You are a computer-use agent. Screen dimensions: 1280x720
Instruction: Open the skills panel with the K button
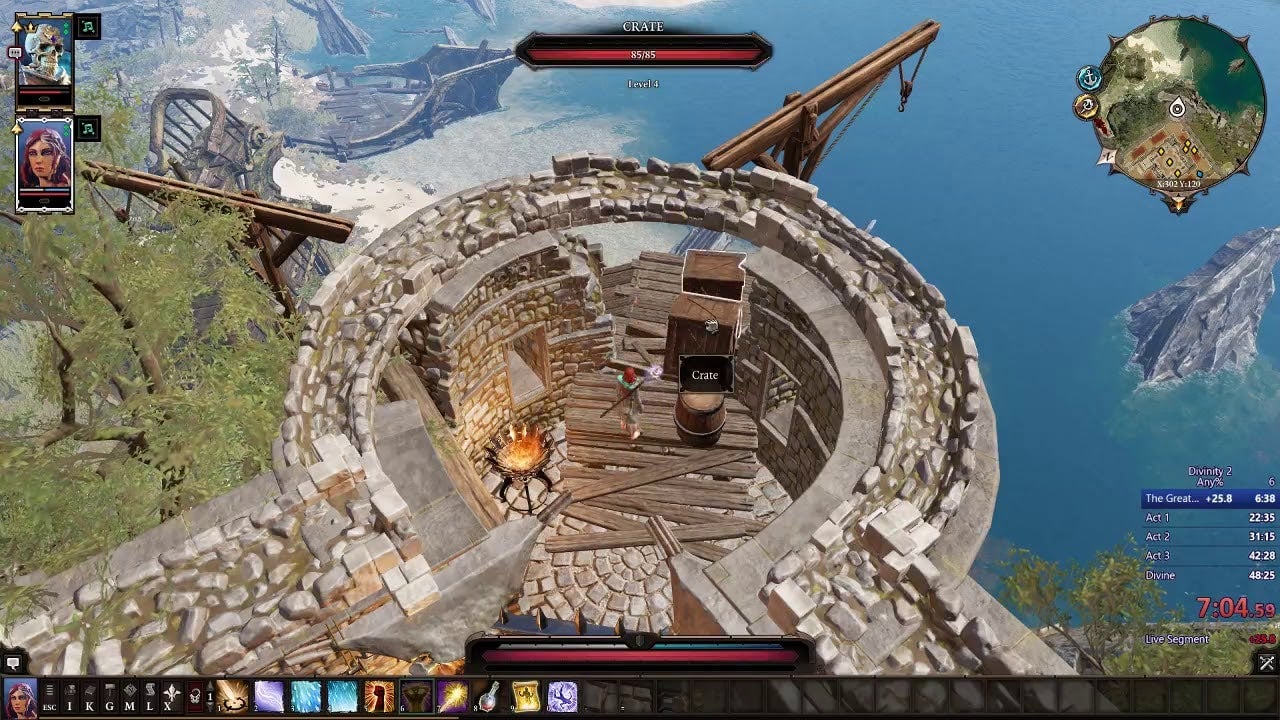tap(90, 696)
